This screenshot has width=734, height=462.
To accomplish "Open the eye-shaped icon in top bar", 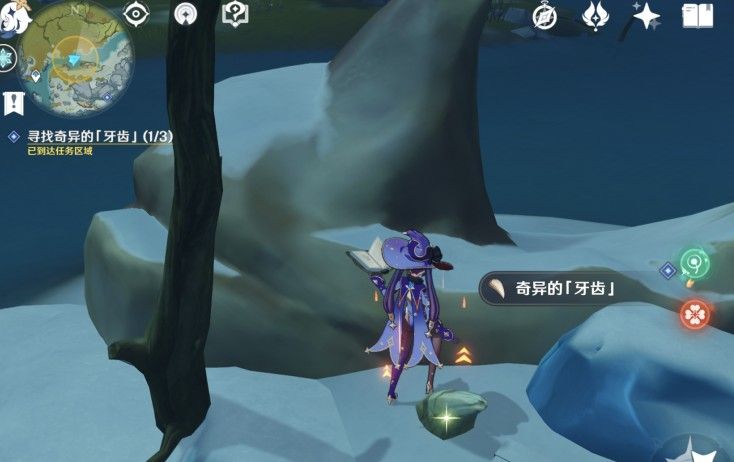I will tap(136, 14).
